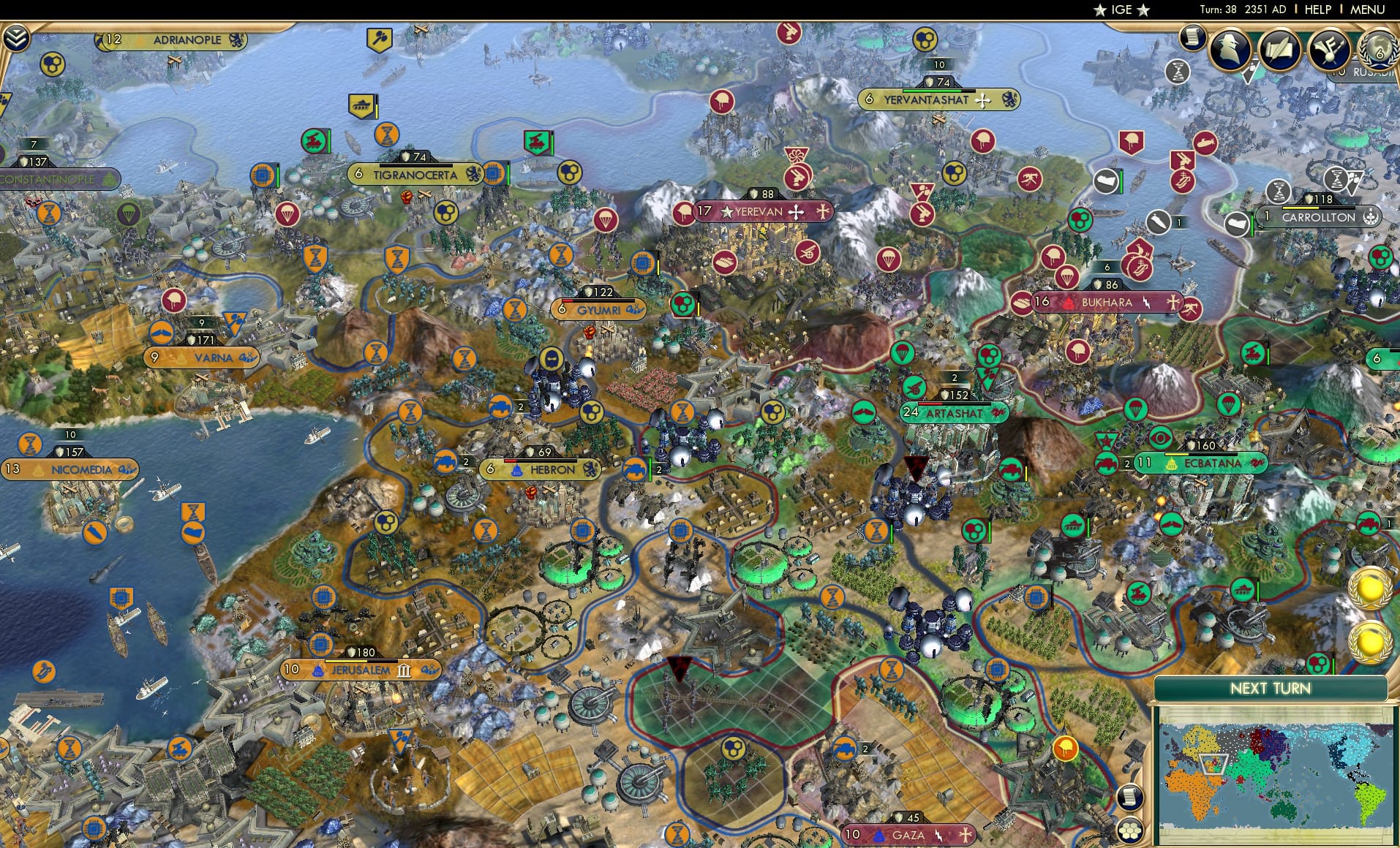Image resolution: width=1400 pixels, height=848 pixels.
Task: Open the MENU item in the top bar
Action: [1366, 10]
